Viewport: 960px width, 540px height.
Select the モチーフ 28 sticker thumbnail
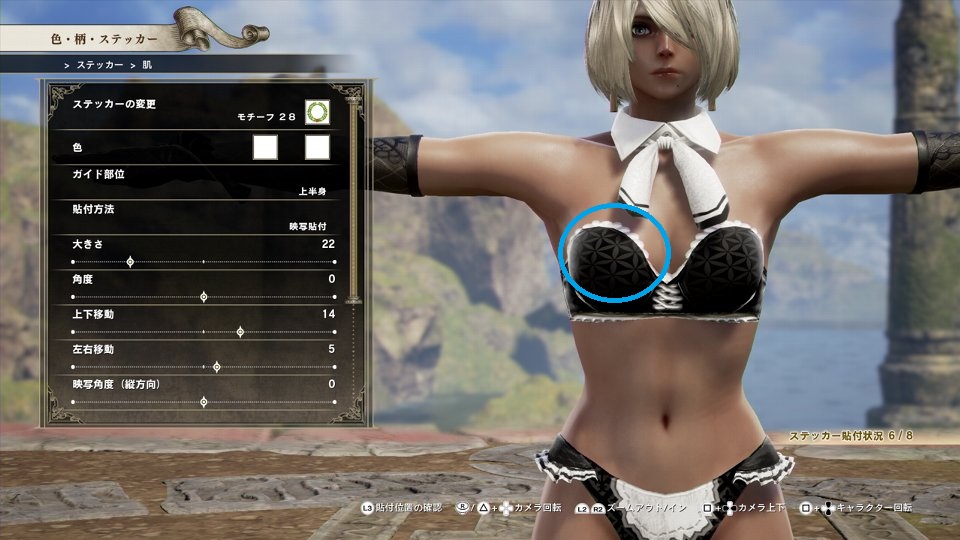317,113
